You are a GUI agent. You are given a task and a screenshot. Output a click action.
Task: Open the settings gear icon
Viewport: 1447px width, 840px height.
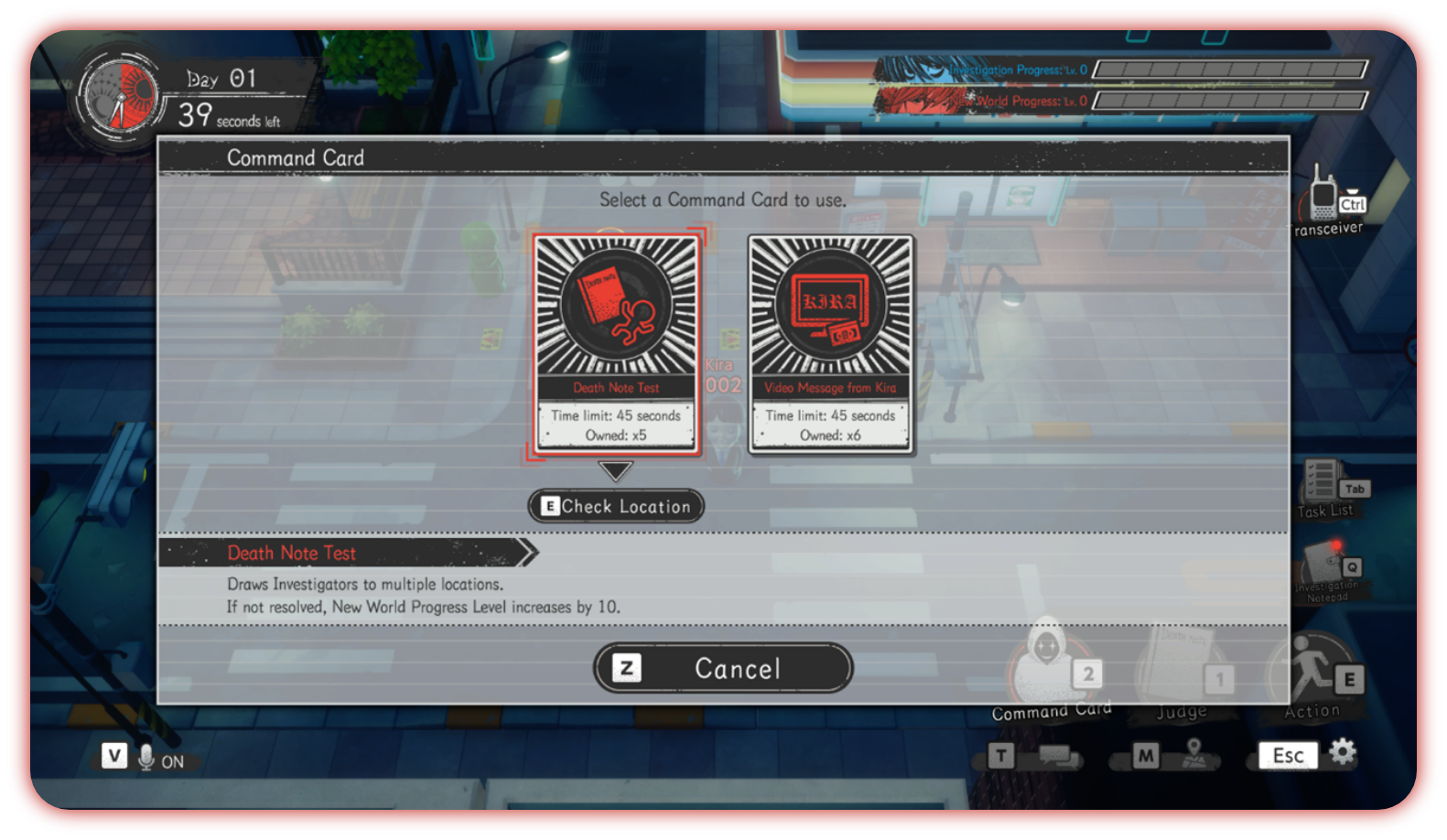coord(1342,751)
